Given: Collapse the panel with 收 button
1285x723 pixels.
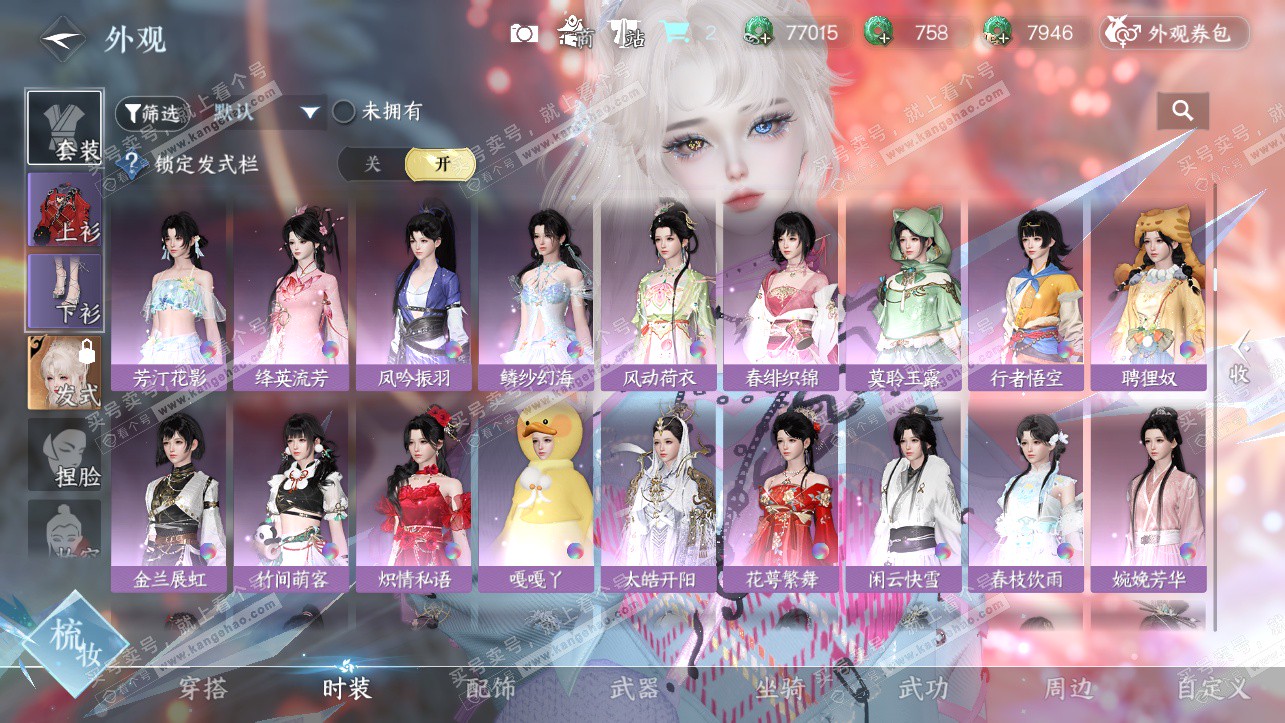Looking at the screenshot, I should click(x=1240, y=358).
